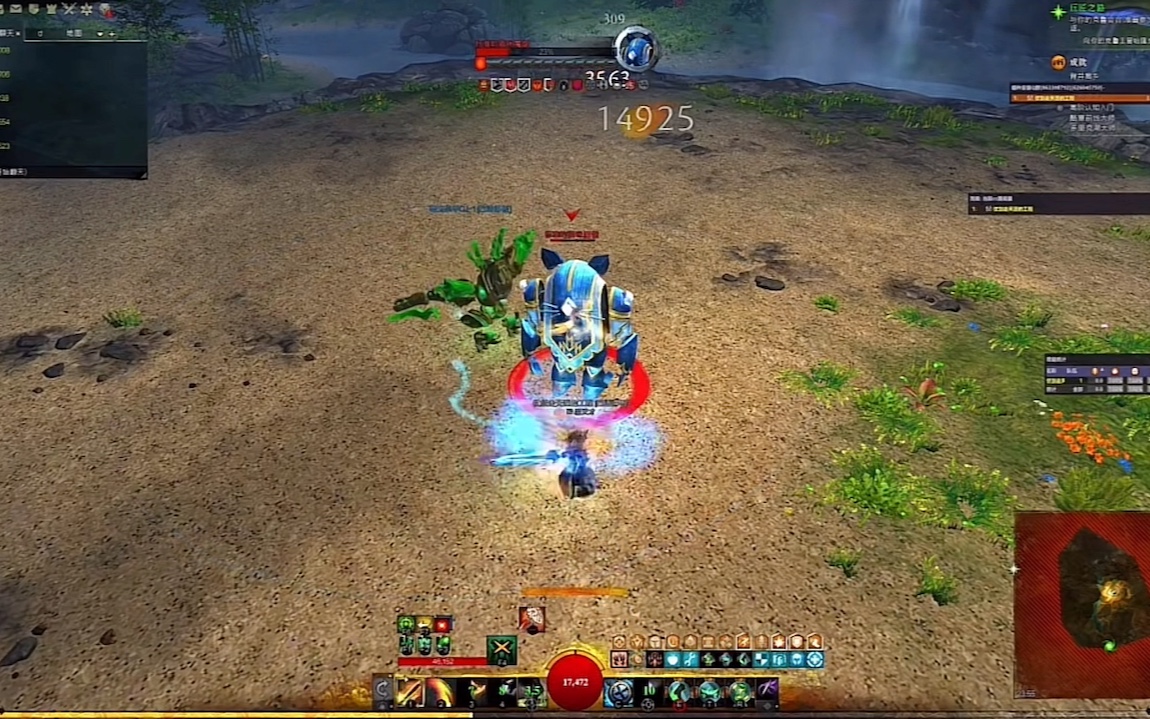Open the crossed swords PvP menu
The image size is (1150, 719).
(x=69, y=9)
